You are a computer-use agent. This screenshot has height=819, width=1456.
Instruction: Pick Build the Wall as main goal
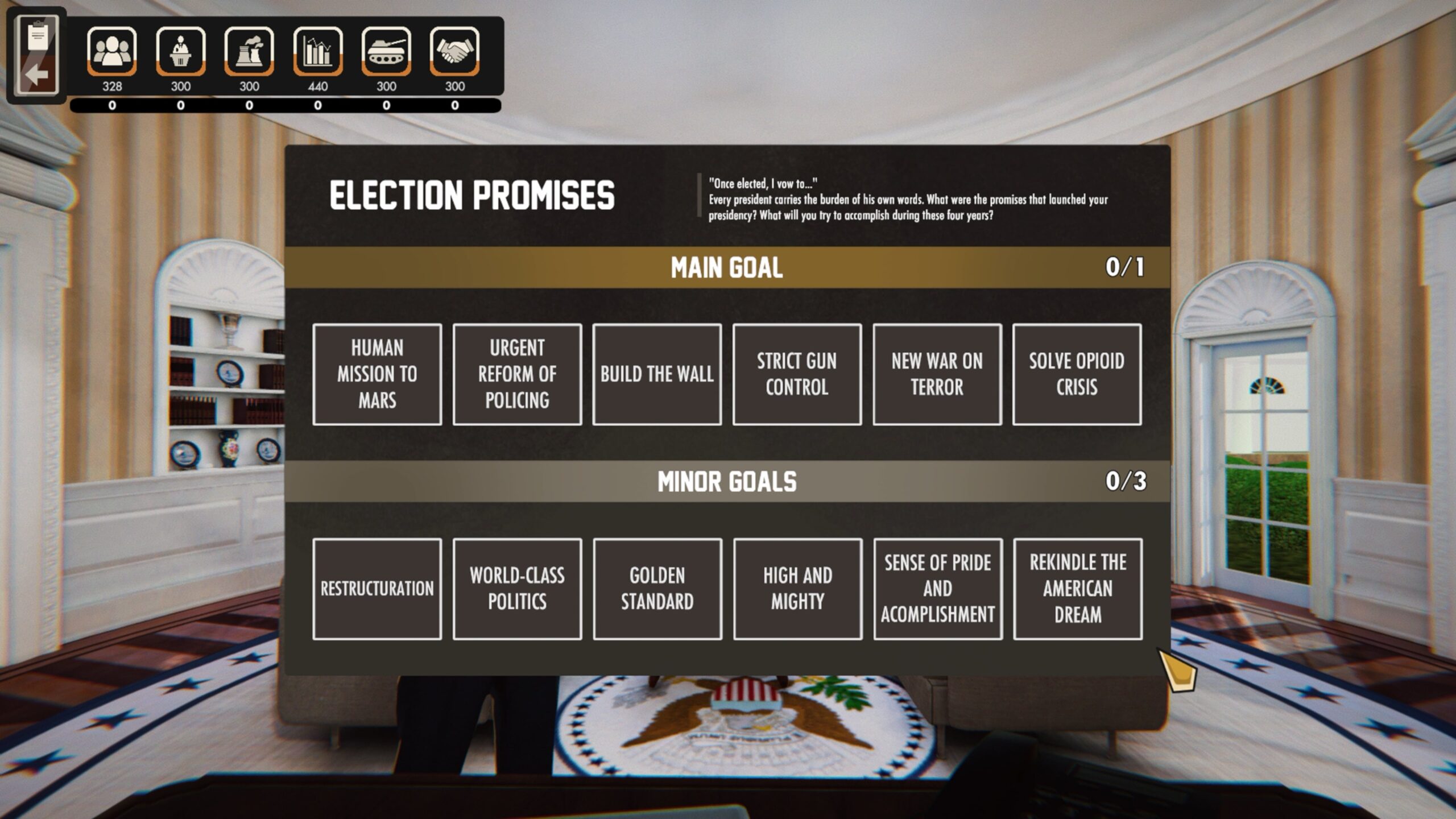tap(657, 374)
